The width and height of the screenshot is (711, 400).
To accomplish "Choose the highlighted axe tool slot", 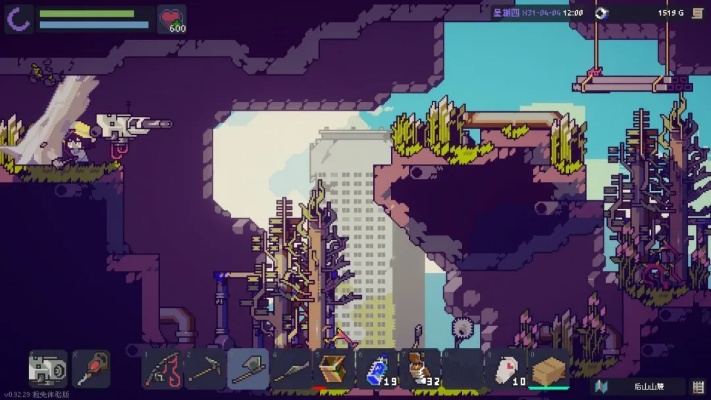I will [247, 369].
